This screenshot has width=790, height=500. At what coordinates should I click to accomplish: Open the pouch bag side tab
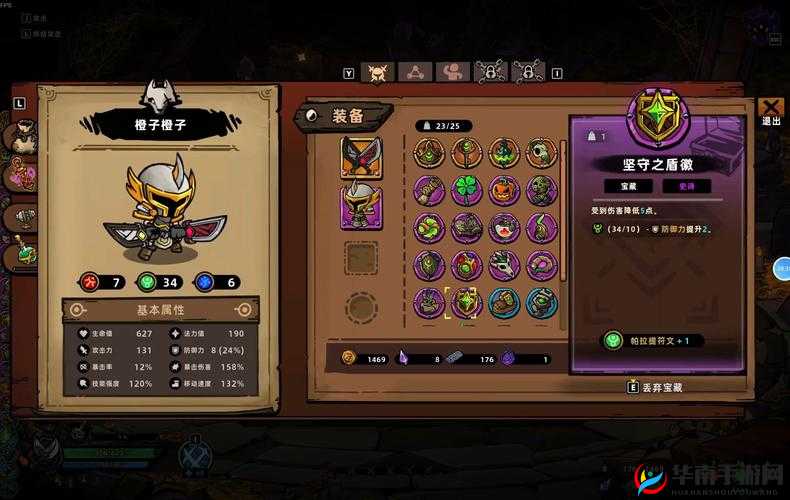pyautogui.click(x=22, y=137)
